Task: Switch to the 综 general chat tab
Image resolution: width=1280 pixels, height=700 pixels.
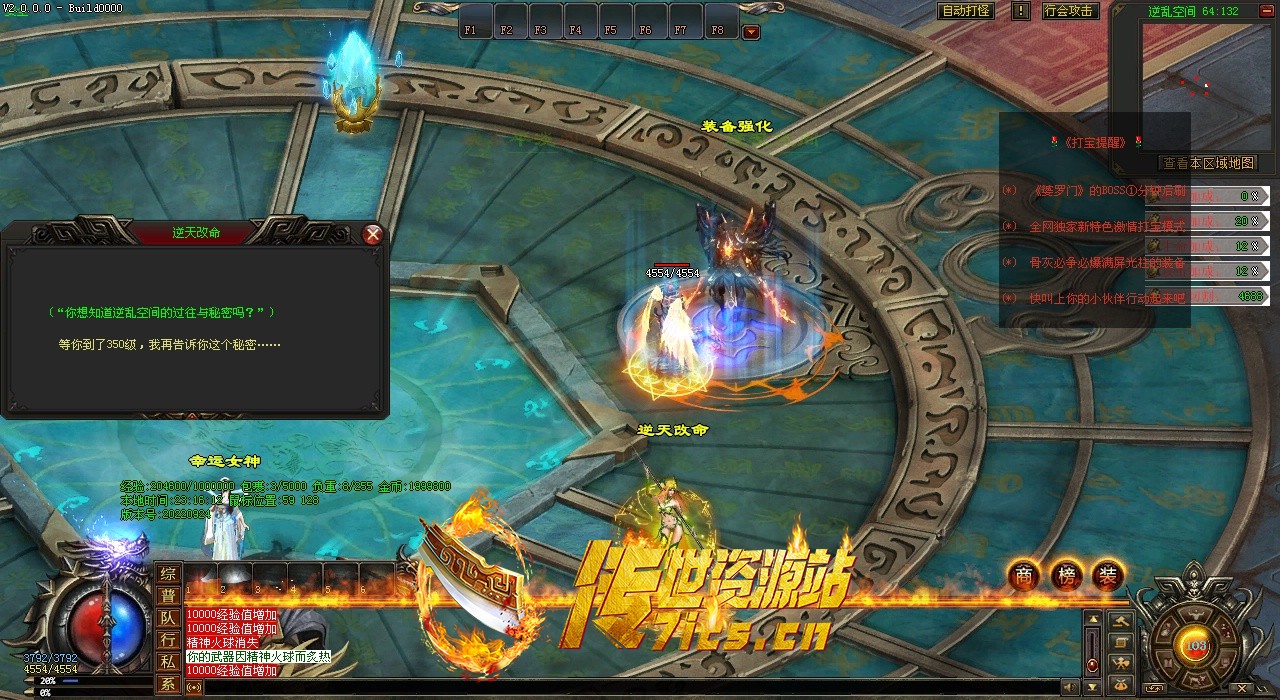Action: click(168, 574)
